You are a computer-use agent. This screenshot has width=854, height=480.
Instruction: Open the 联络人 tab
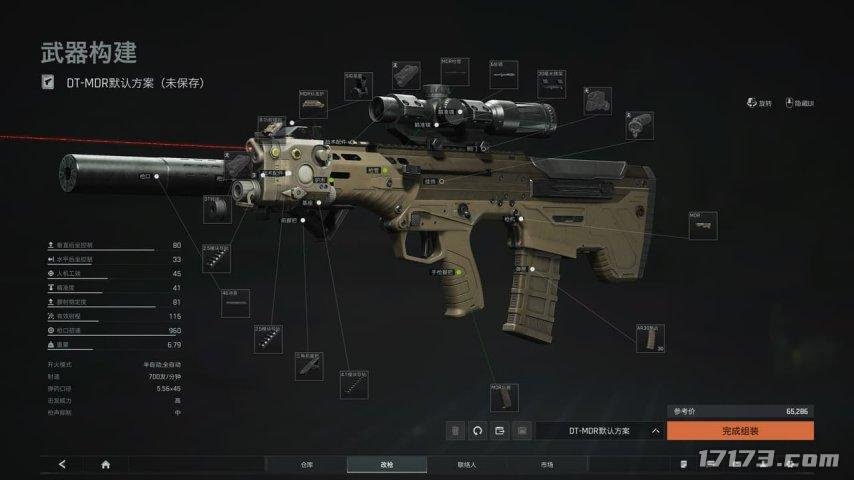pos(466,464)
